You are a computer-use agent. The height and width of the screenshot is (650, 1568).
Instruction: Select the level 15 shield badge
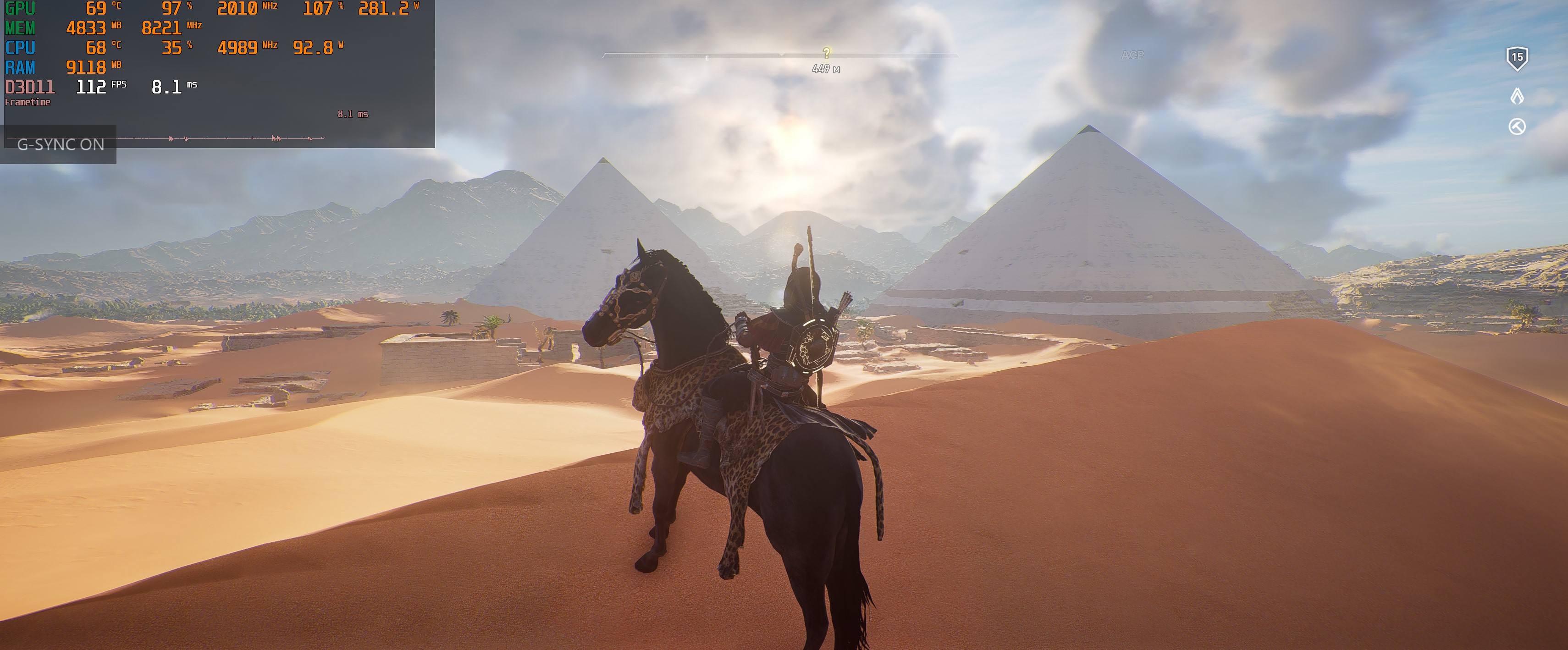[1517, 58]
